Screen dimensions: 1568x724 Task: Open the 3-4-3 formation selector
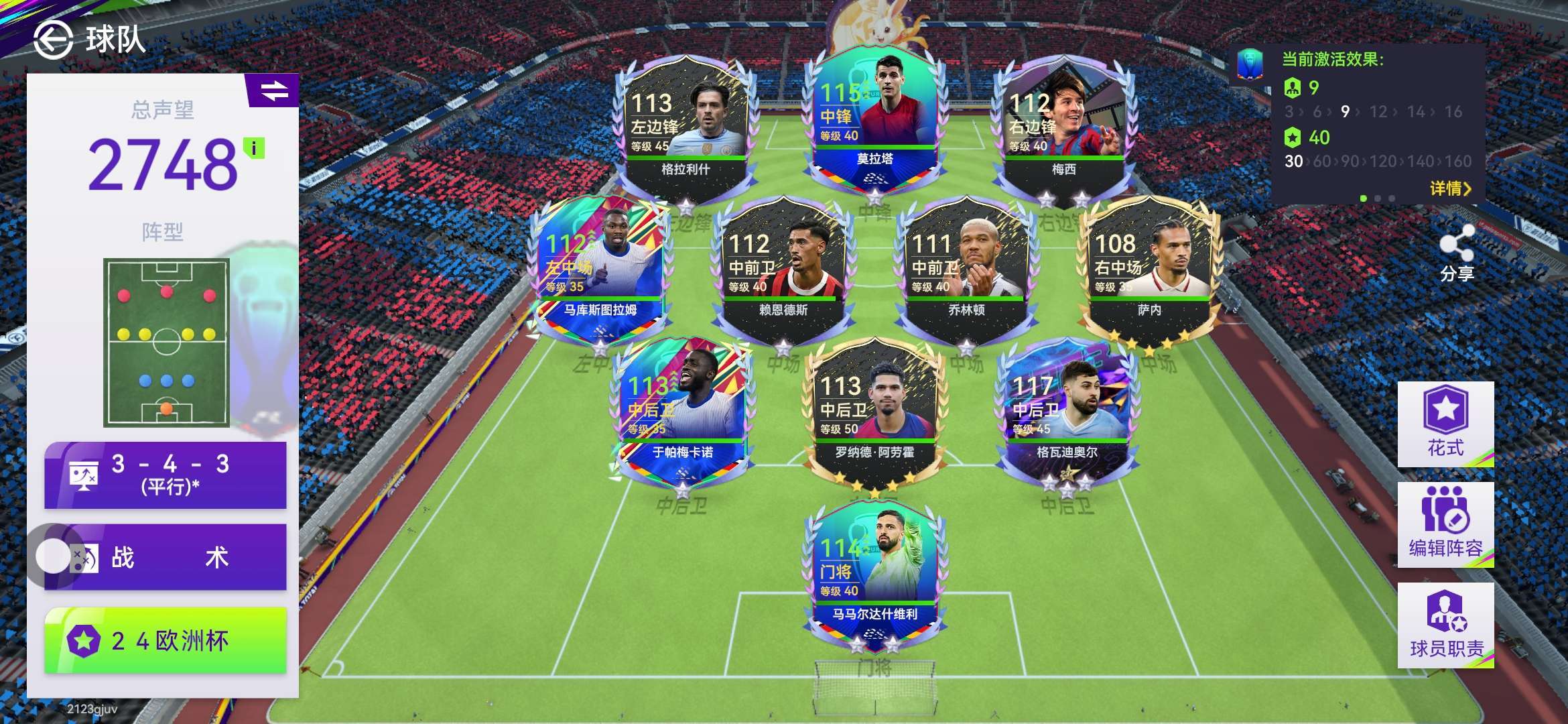point(166,475)
